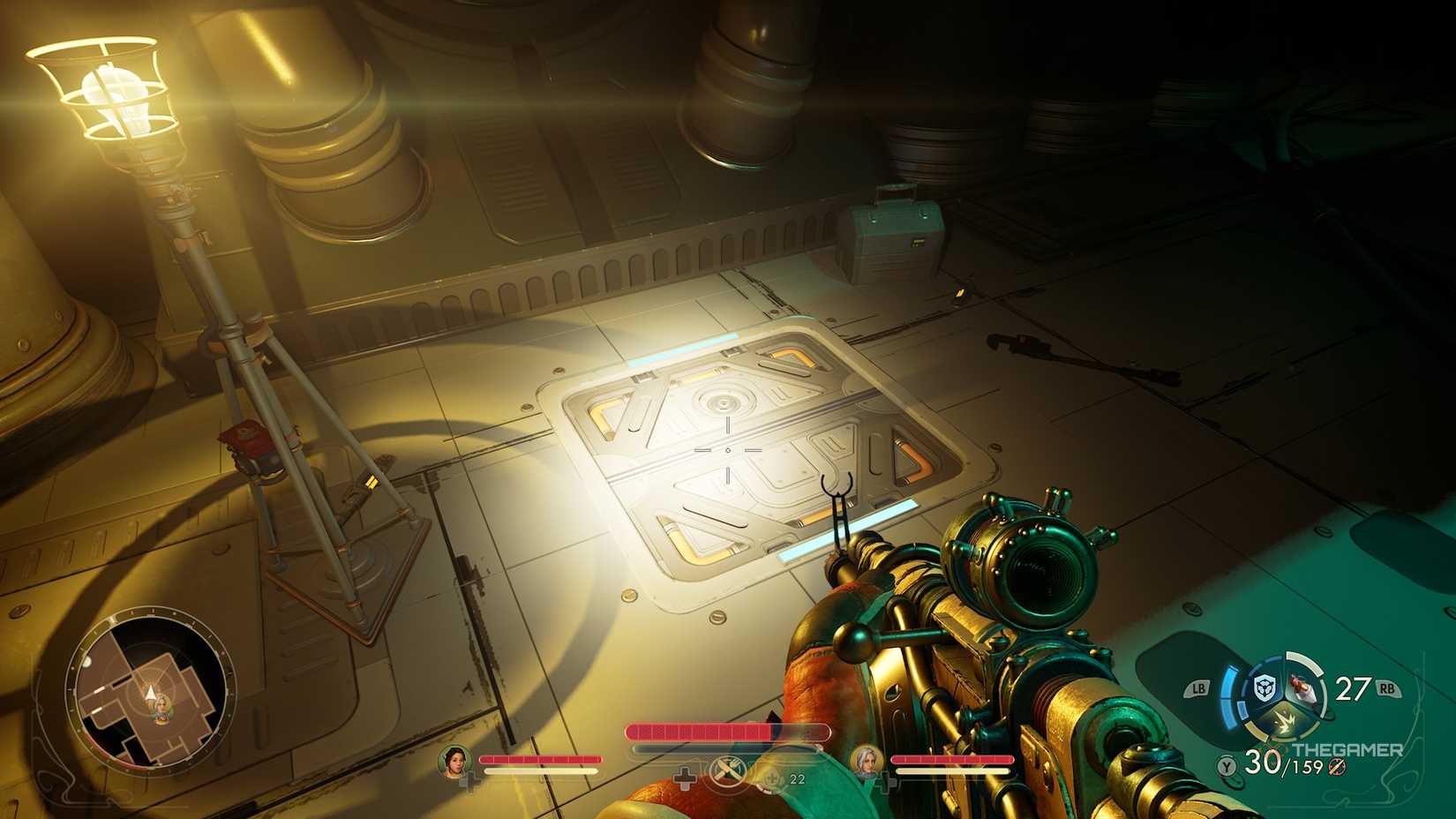Click the crossed-out ammo type icon near 159
The image size is (1456, 819).
pos(1335,767)
